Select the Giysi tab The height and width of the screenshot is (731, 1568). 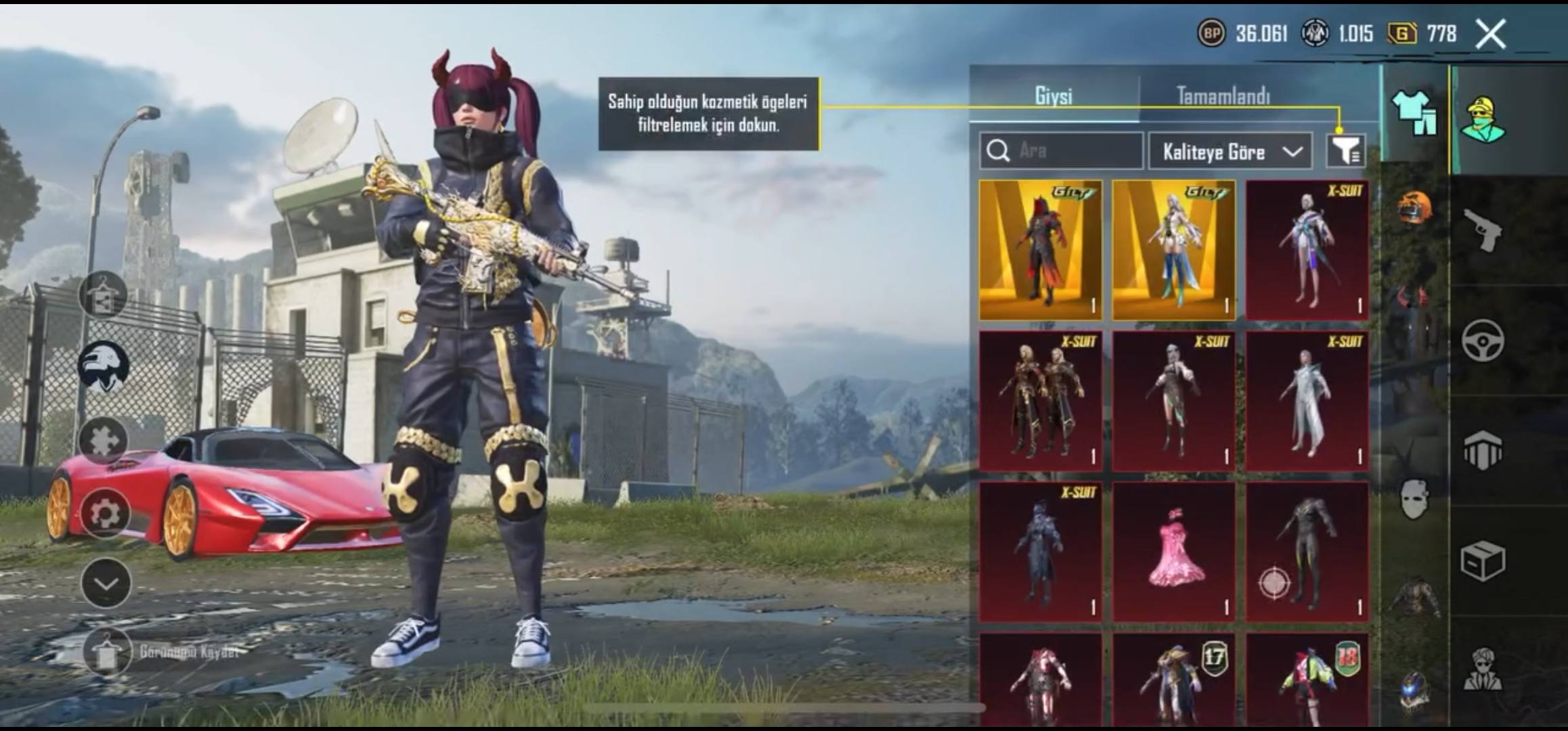pos(1053,95)
